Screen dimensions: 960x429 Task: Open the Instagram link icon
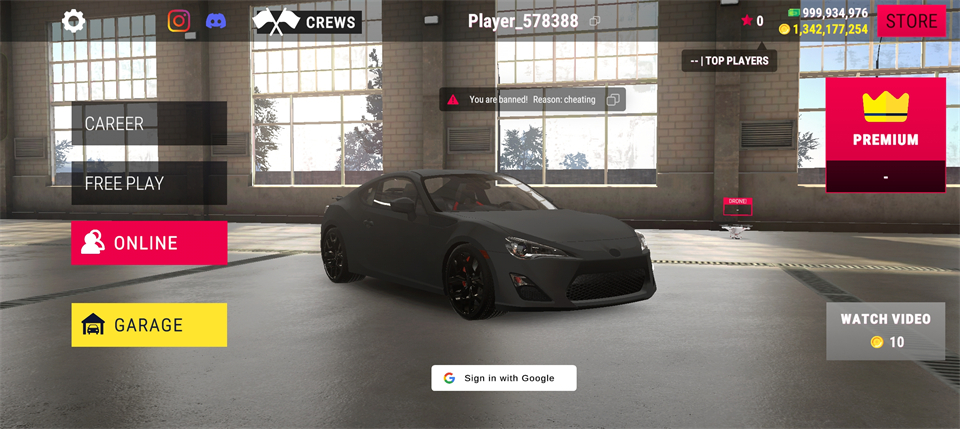[x=179, y=21]
